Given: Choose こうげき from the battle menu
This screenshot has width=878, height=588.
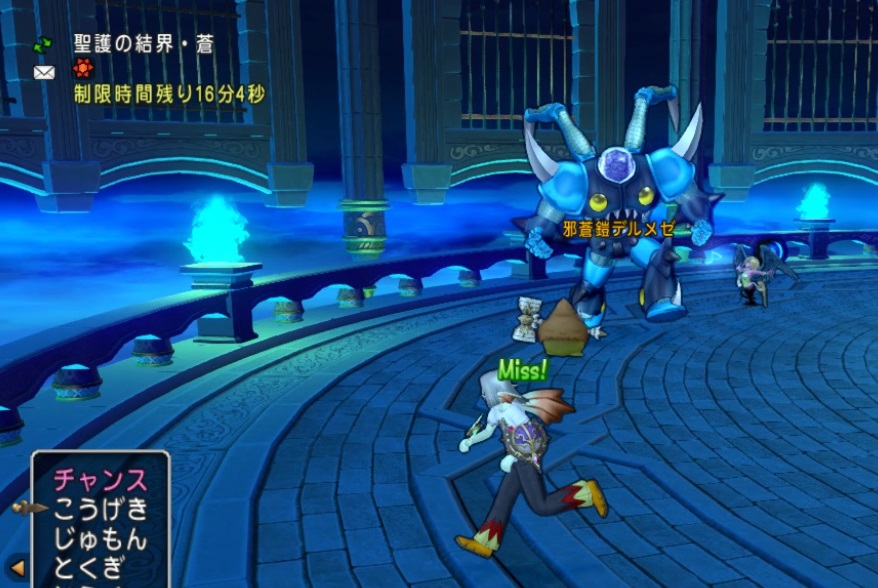Looking at the screenshot, I should (100, 509).
